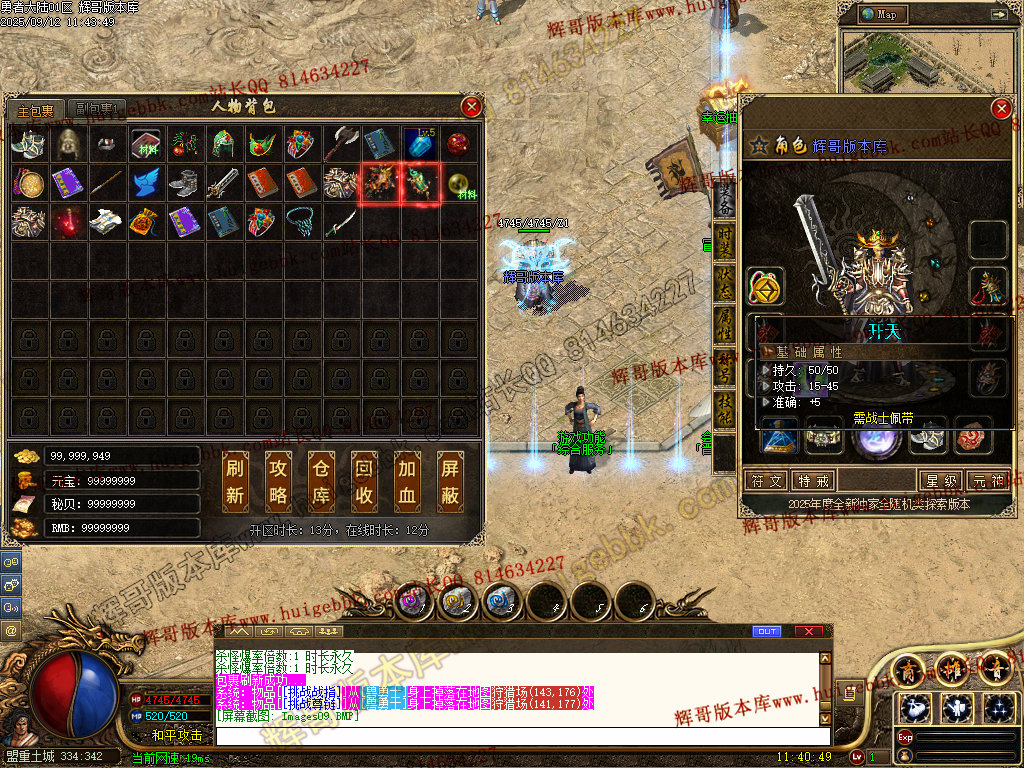
Task: Click the OUT button on the chat window
Action: tap(767, 631)
